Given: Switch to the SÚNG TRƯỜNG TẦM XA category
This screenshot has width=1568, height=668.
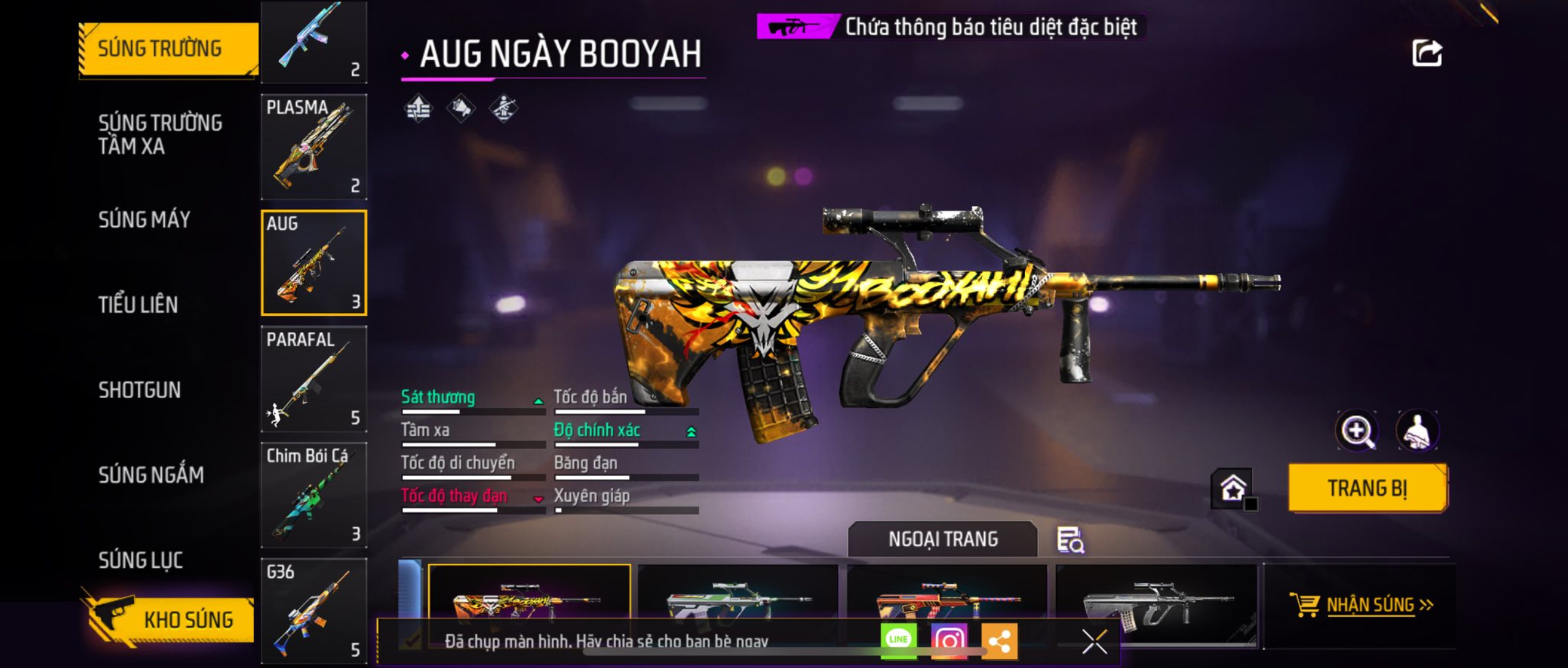Looking at the screenshot, I should point(160,134).
